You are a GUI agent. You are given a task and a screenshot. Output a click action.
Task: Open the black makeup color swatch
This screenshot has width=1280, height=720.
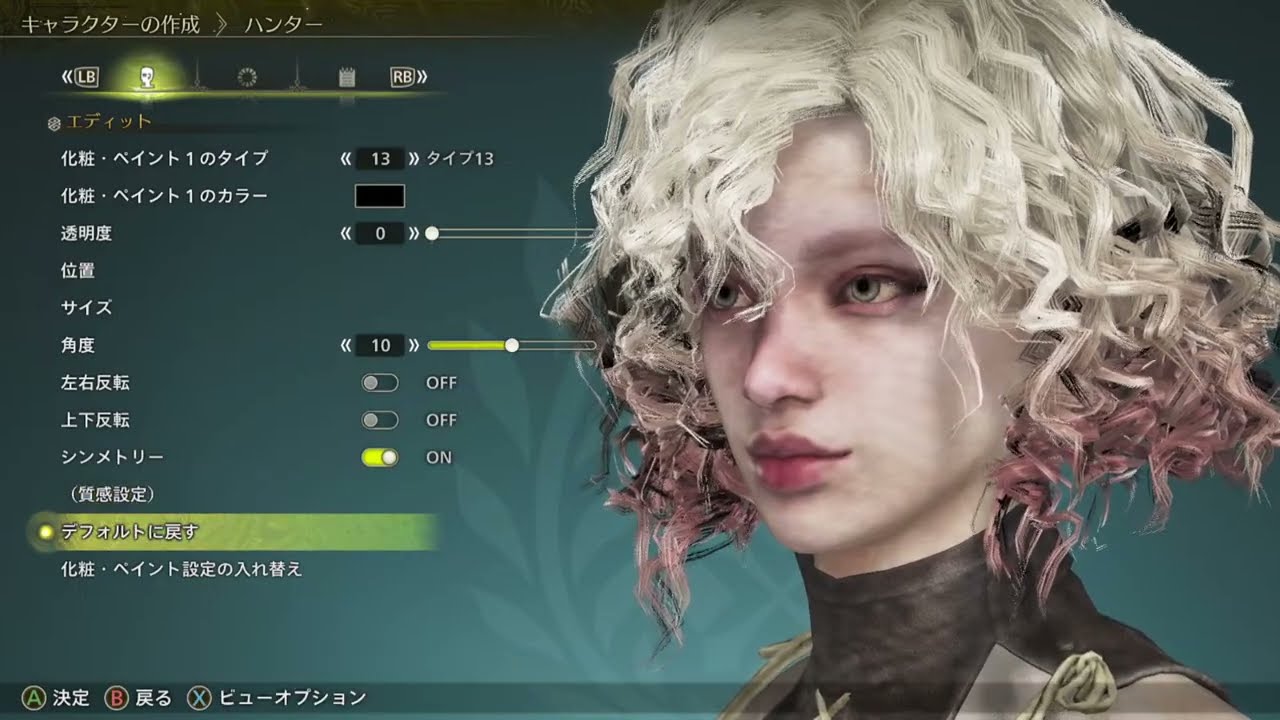coord(380,196)
